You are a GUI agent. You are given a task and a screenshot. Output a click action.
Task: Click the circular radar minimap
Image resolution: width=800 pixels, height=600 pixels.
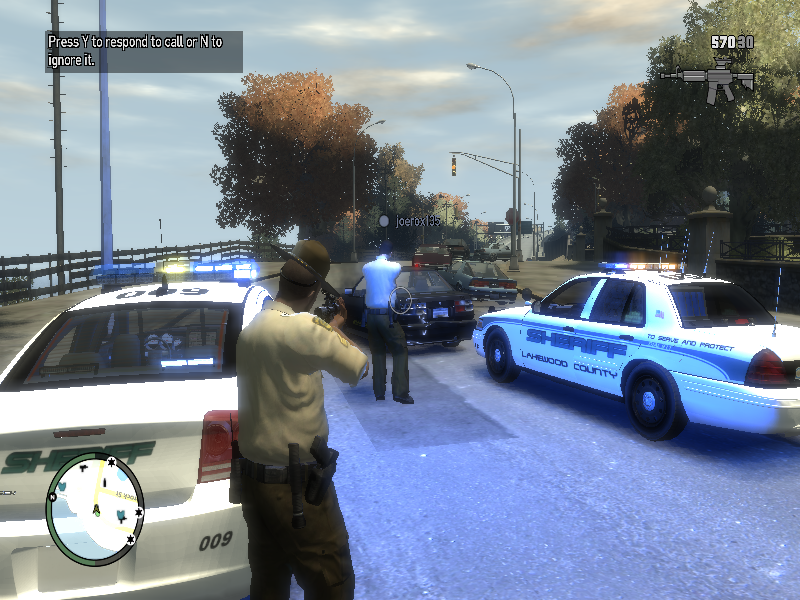(x=96, y=509)
